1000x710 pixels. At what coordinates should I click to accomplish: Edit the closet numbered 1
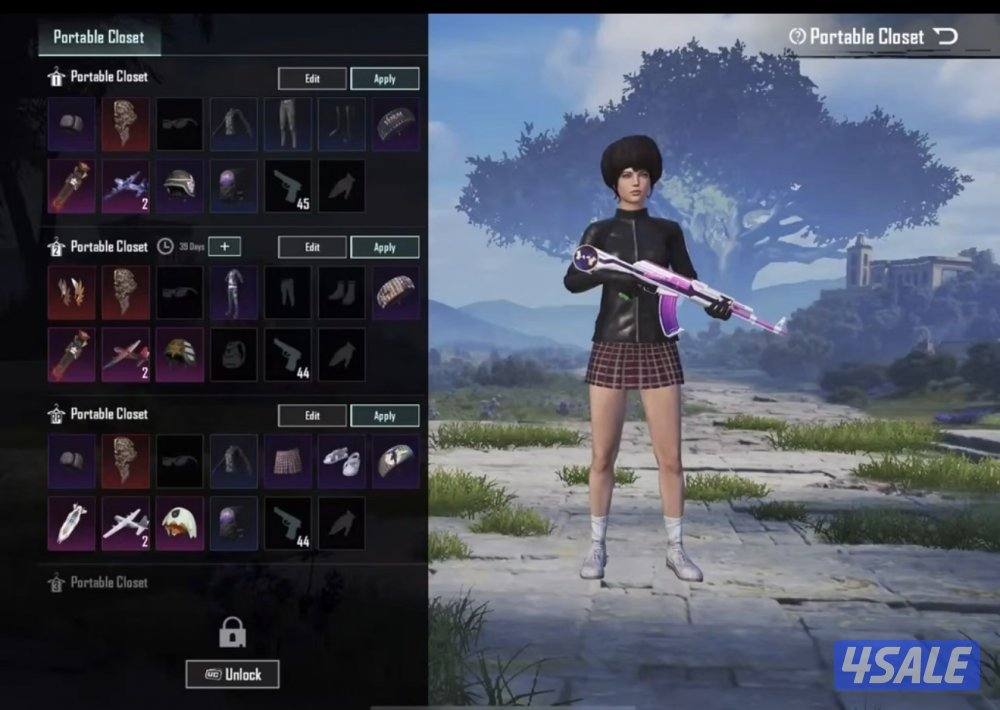tap(312, 79)
